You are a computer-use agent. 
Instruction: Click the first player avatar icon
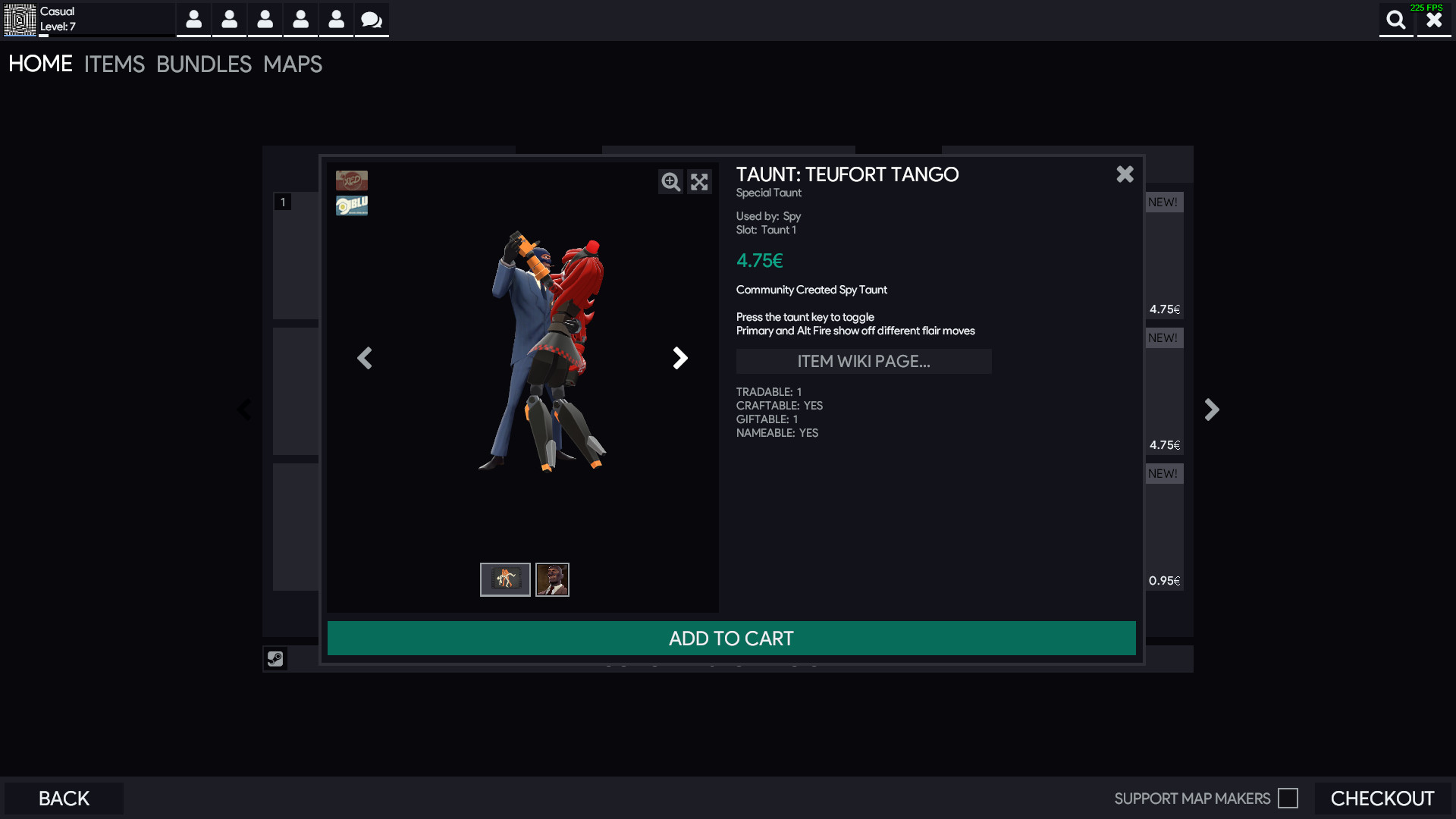[193, 20]
